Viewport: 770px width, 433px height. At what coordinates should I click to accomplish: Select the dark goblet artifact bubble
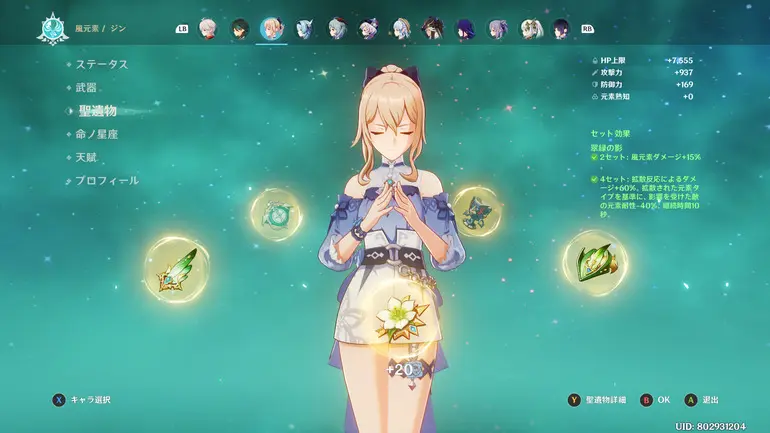point(476,210)
